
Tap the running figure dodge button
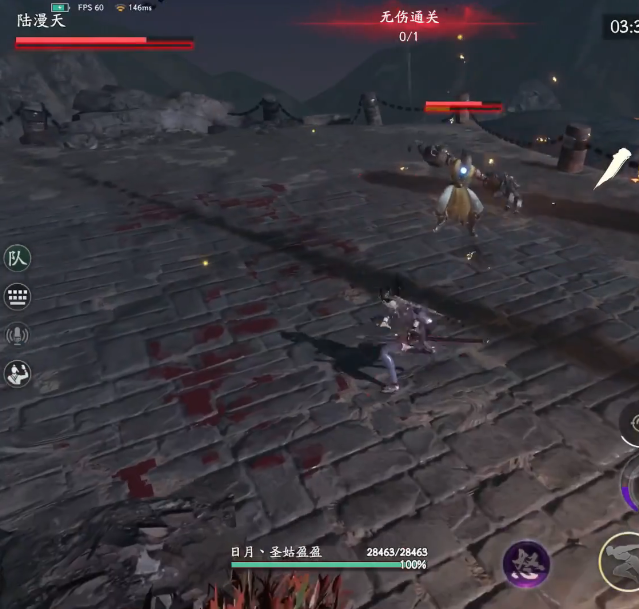[622, 557]
